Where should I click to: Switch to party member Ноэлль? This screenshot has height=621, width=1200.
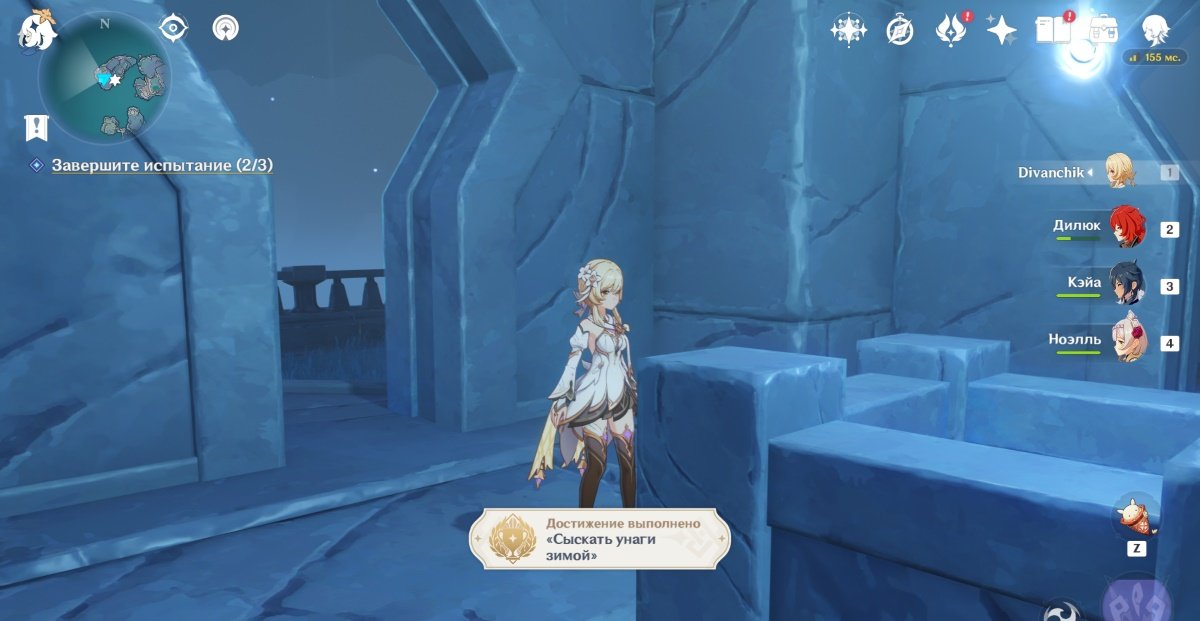1126,342
